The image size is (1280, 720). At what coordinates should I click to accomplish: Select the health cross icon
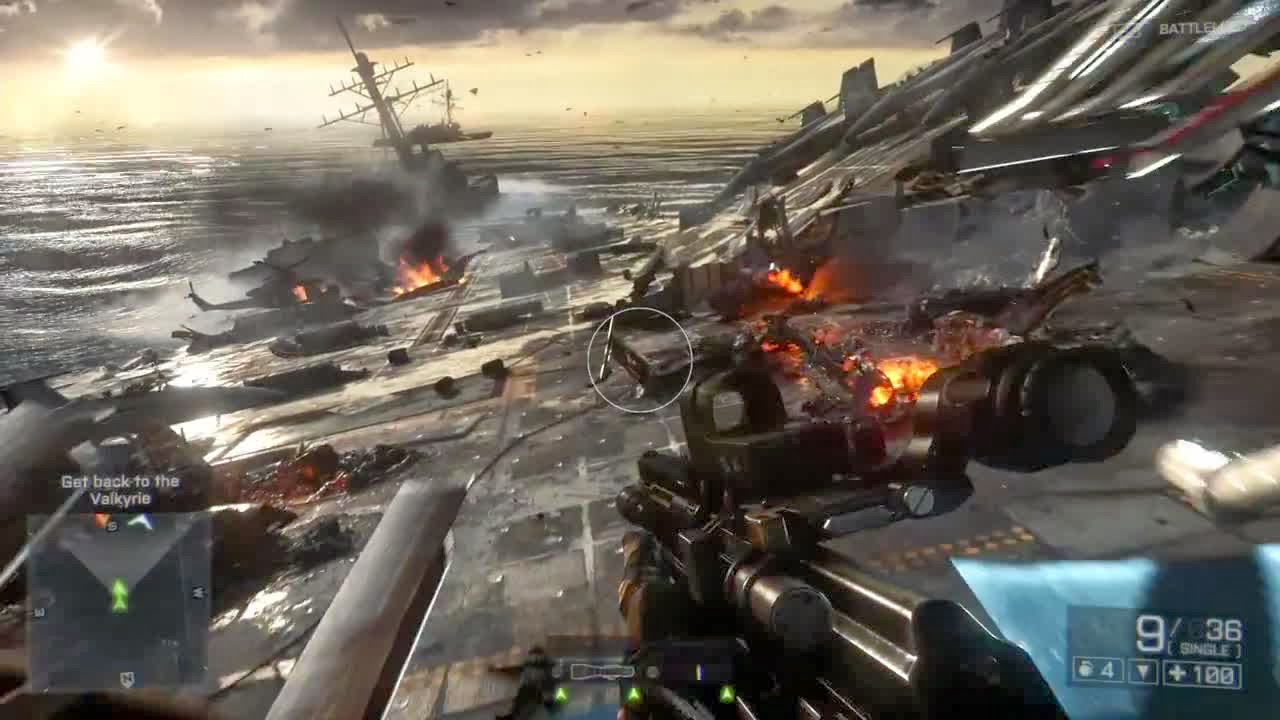pyautogui.click(x=1177, y=672)
